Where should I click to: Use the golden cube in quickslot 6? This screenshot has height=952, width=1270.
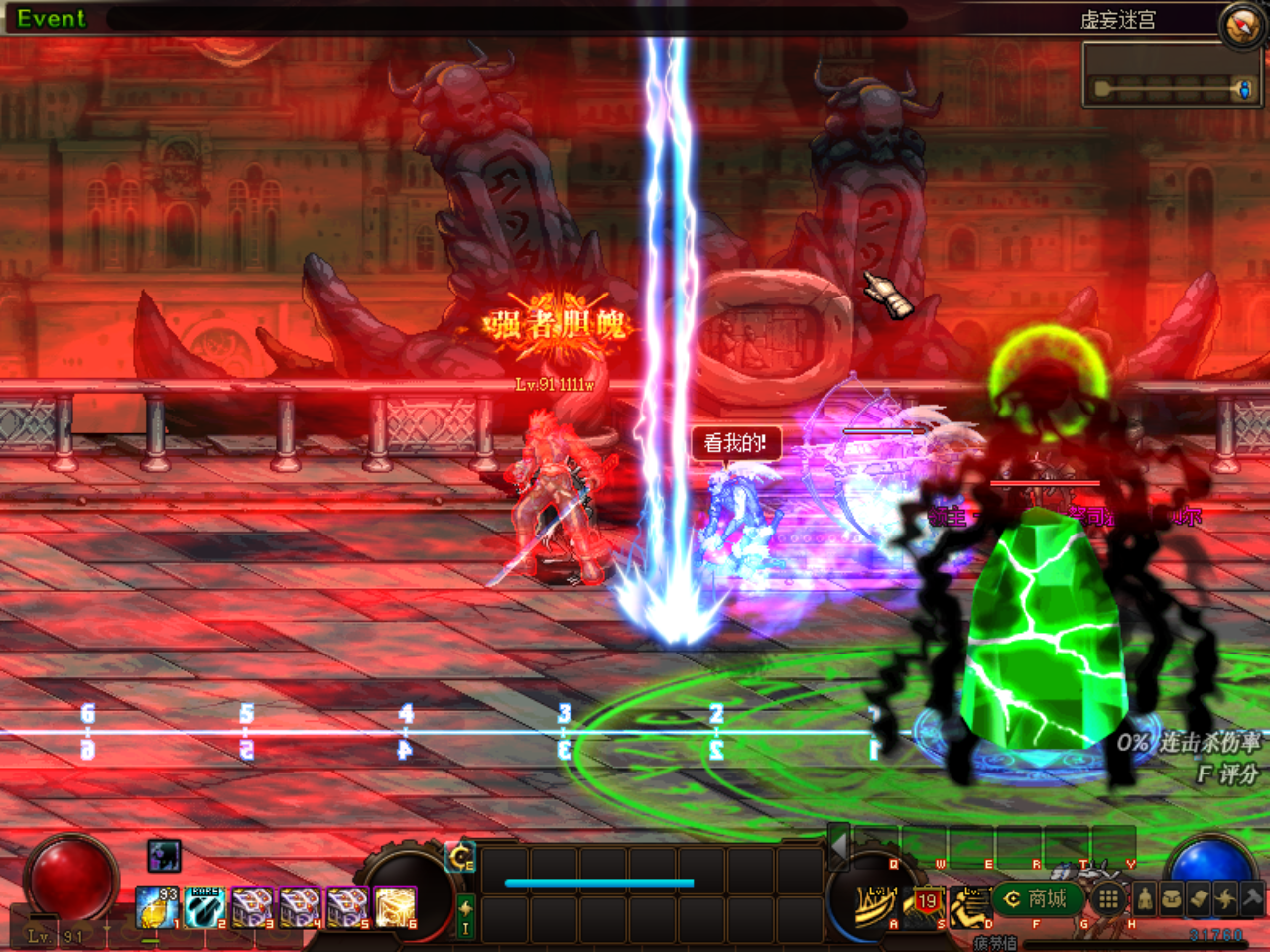tap(396, 907)
